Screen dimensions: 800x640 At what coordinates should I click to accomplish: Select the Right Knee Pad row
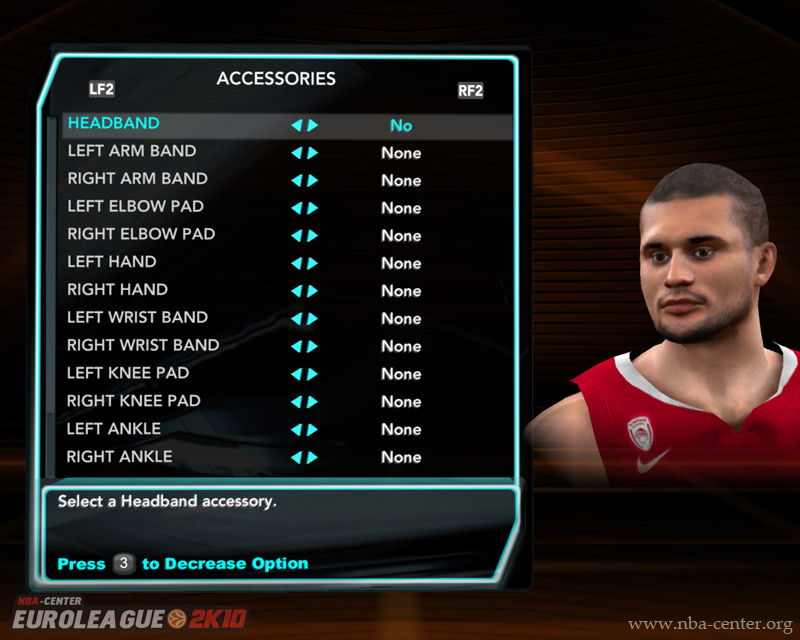point(134,401)
